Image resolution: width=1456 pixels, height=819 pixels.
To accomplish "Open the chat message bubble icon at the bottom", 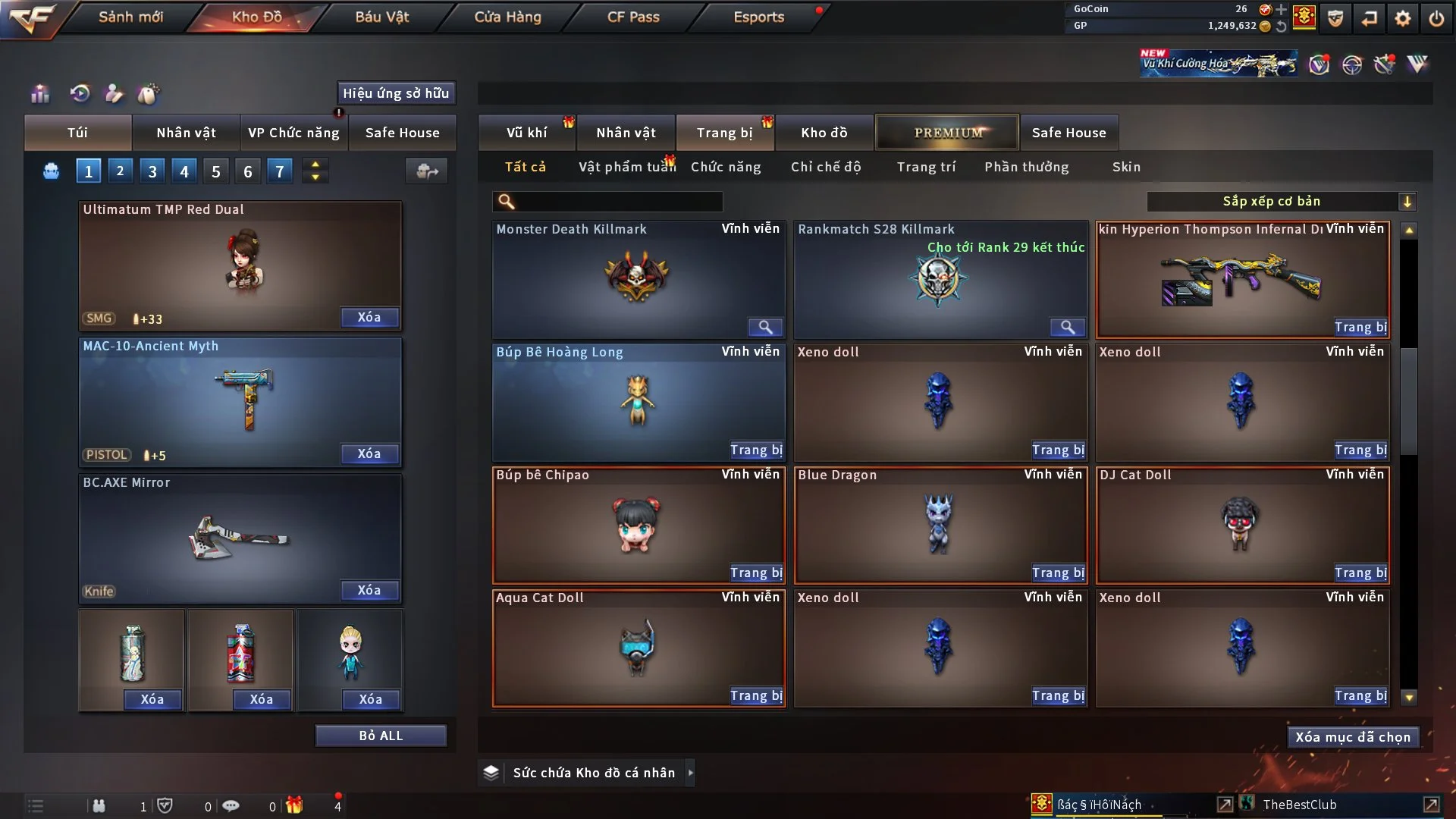I will tap(231, 805).
